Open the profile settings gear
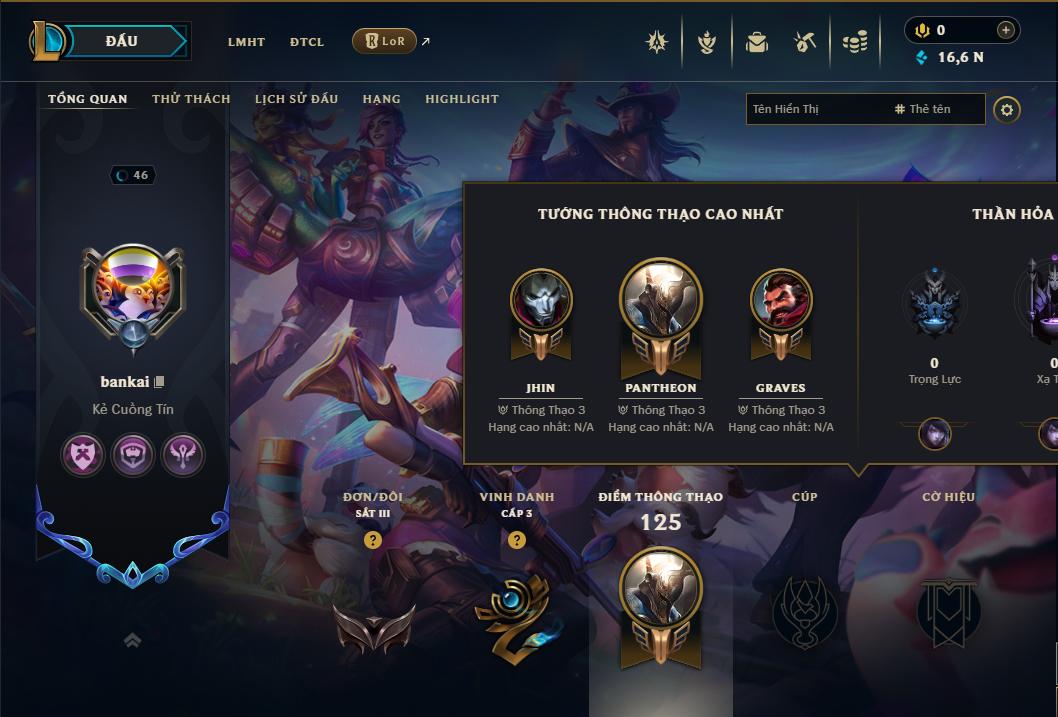The width and height of the screenshot is (1058, 717). pos(1007,110)
